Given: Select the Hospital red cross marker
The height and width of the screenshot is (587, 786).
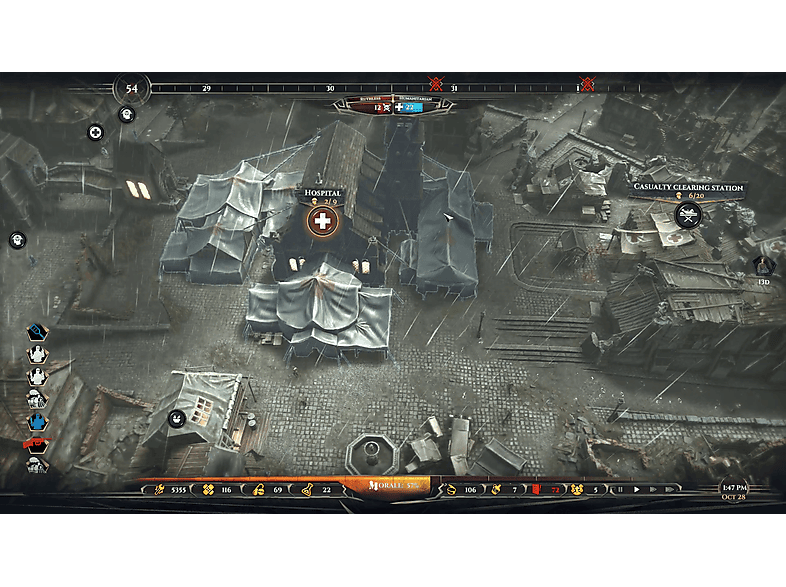Looking at the screenshot, I should pos(321,221).
